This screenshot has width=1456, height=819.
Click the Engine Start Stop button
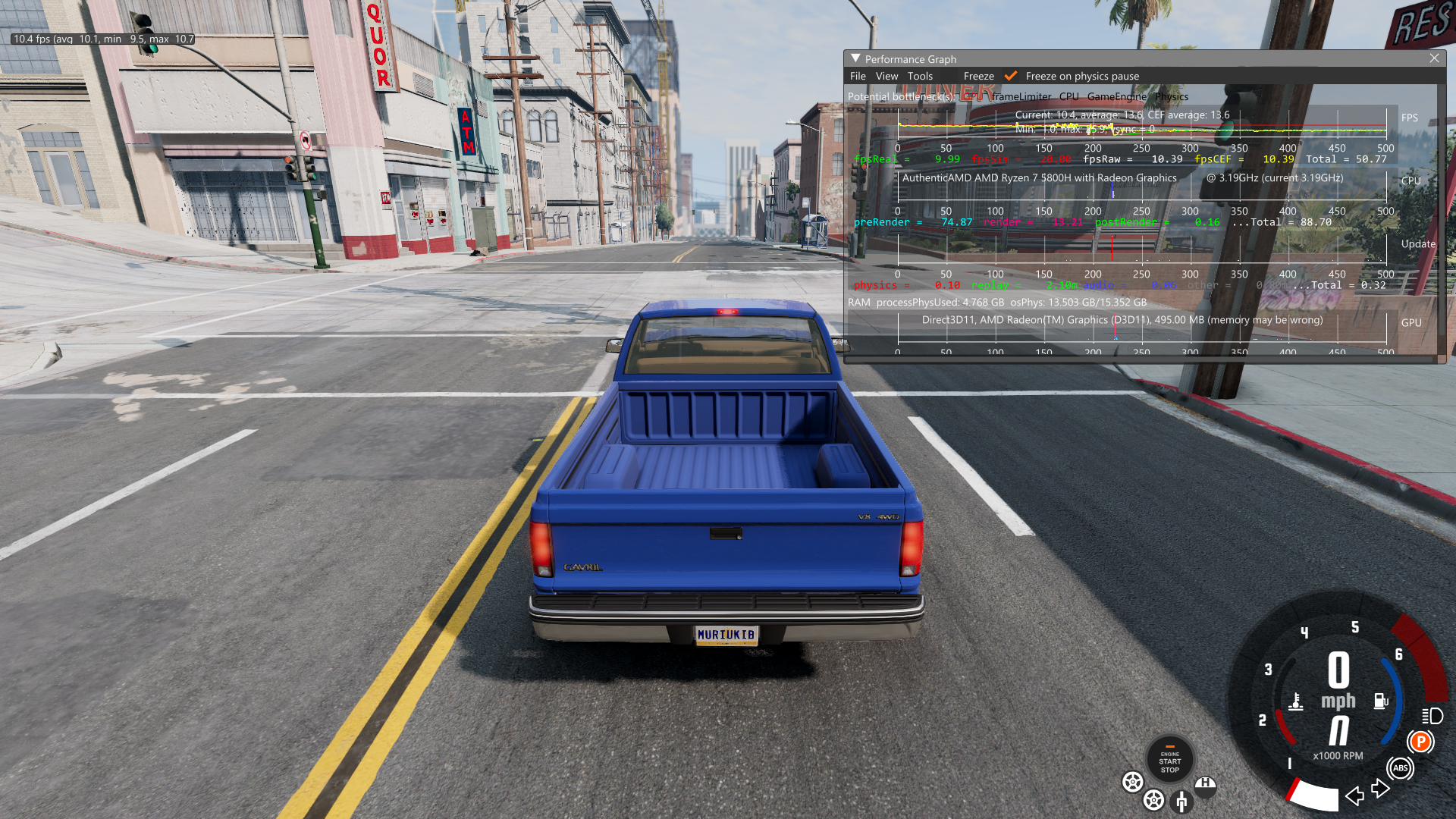(1169, 760)
